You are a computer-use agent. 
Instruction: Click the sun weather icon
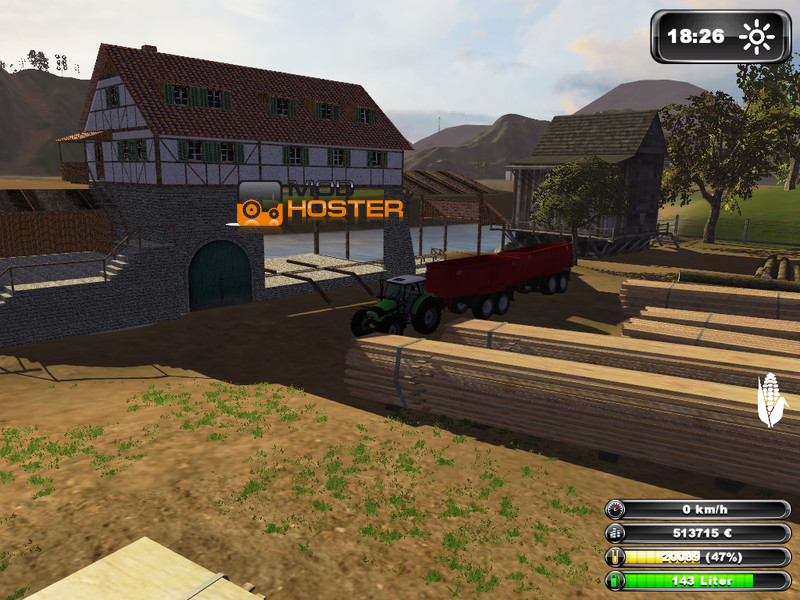coord(756,37)
